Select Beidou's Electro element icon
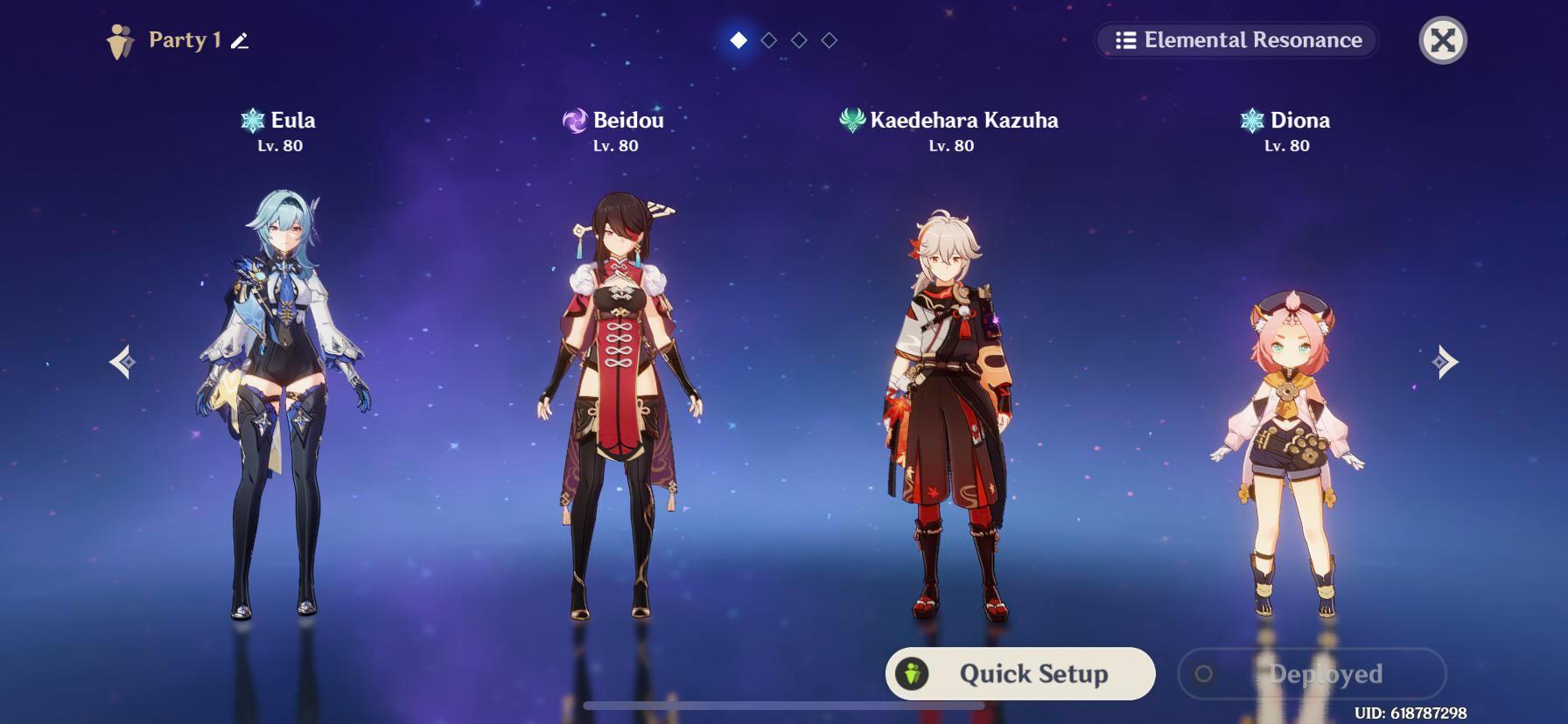Viewport: 1568px width, 724px height. click(574, 120)
